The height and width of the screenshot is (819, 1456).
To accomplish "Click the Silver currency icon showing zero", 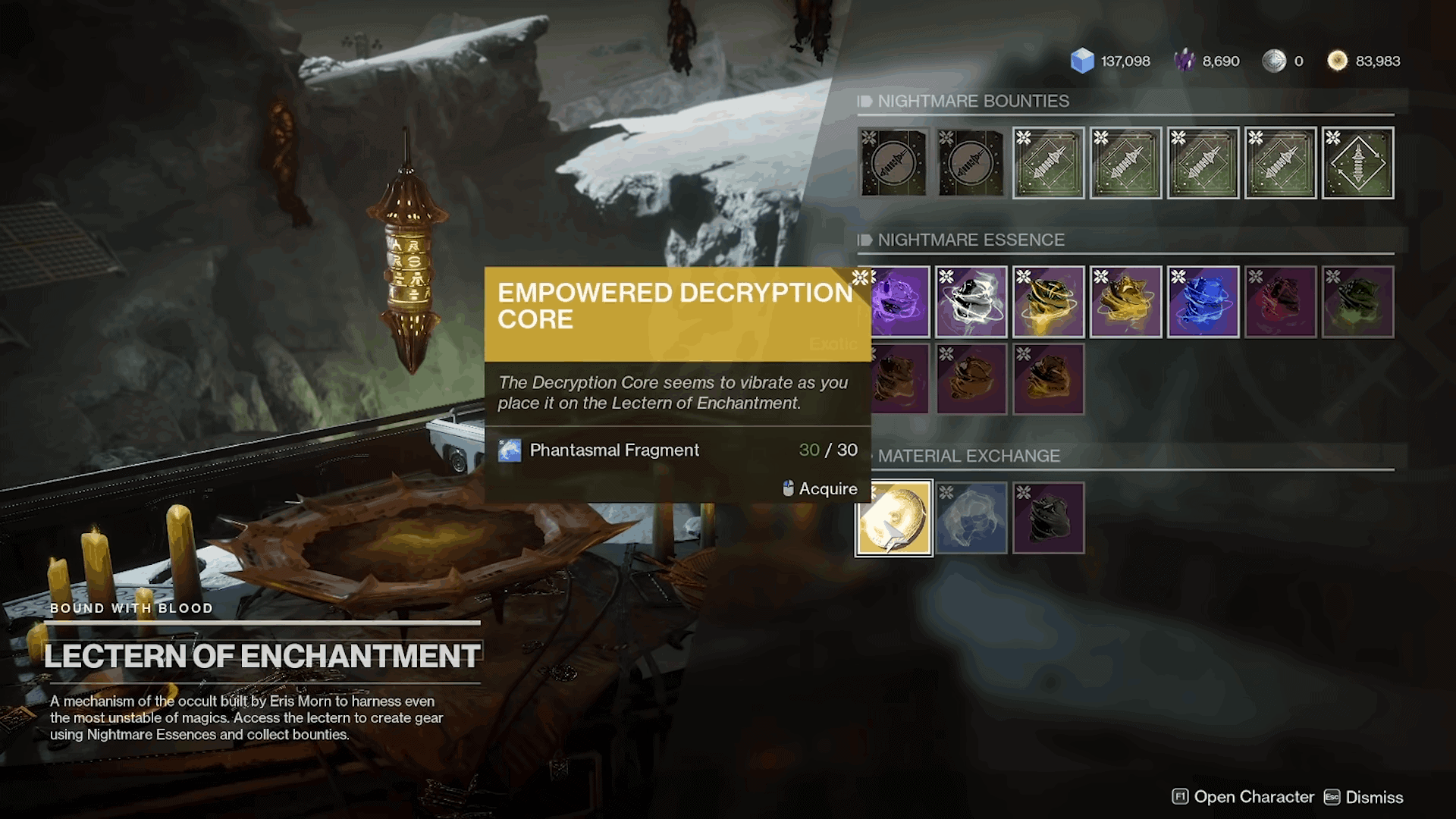I will (x=1275, y=61).
